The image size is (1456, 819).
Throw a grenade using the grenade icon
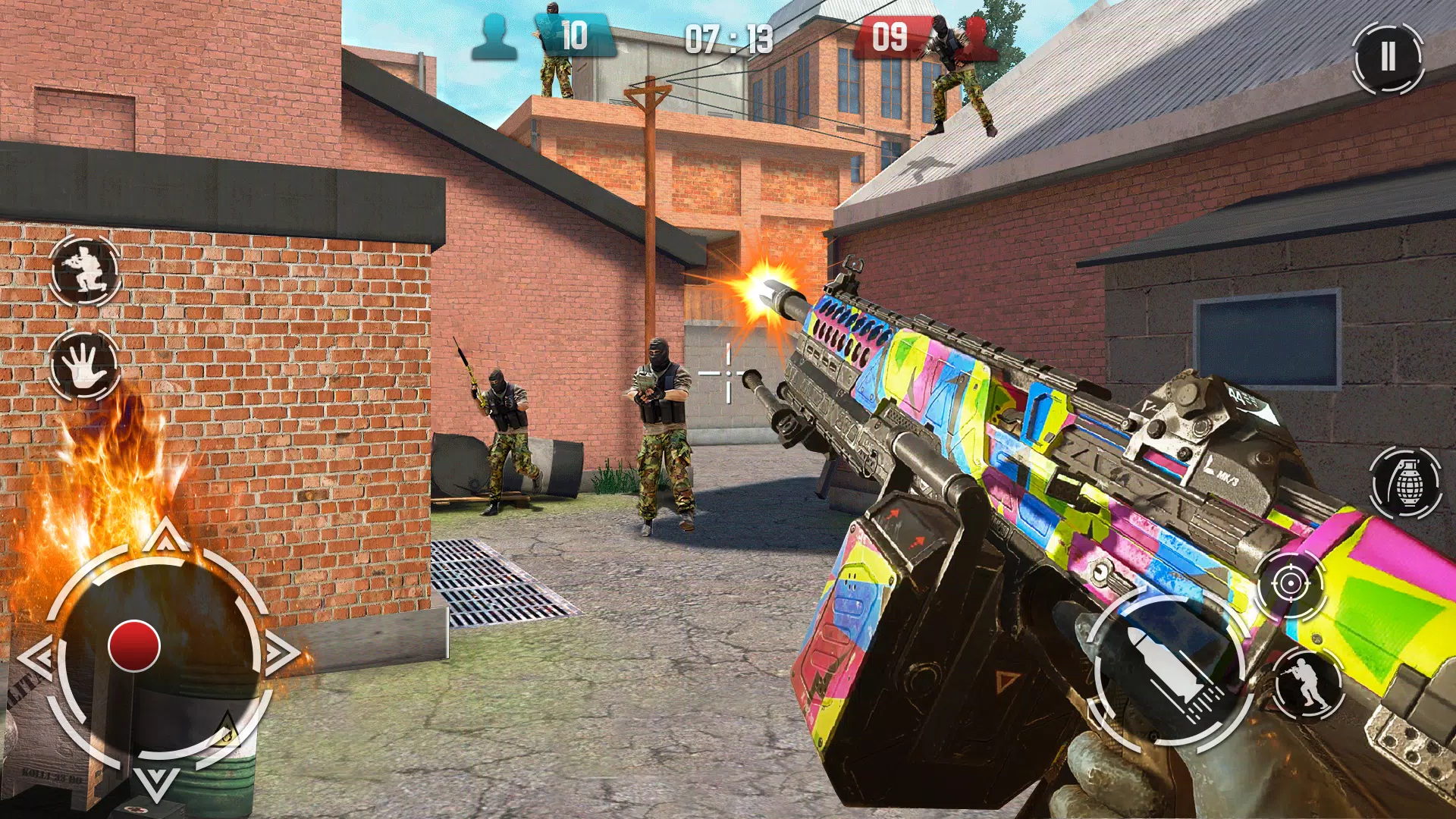(1407, 483)
